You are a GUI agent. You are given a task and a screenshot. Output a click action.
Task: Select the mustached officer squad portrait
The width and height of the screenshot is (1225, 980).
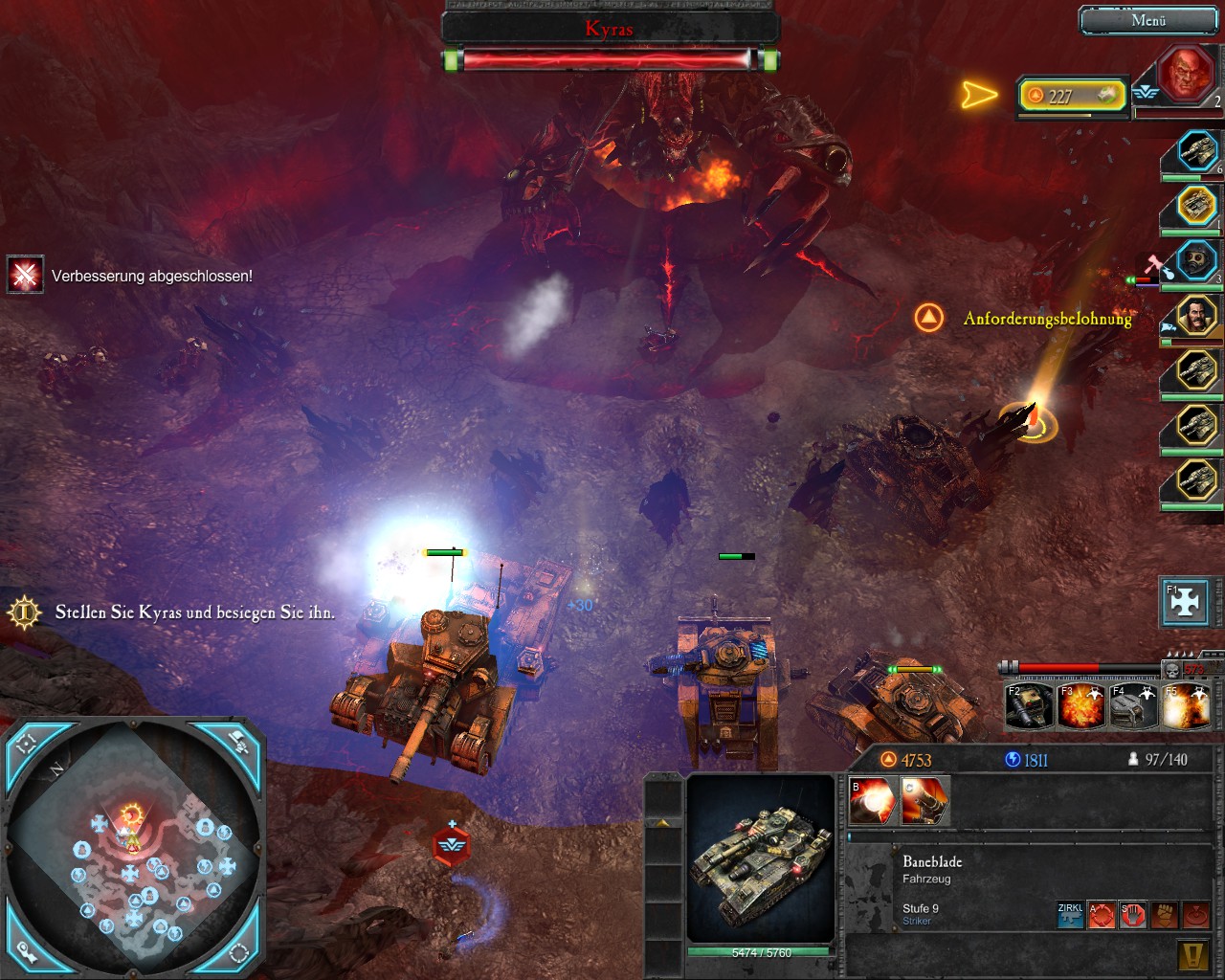point(1196,315)
